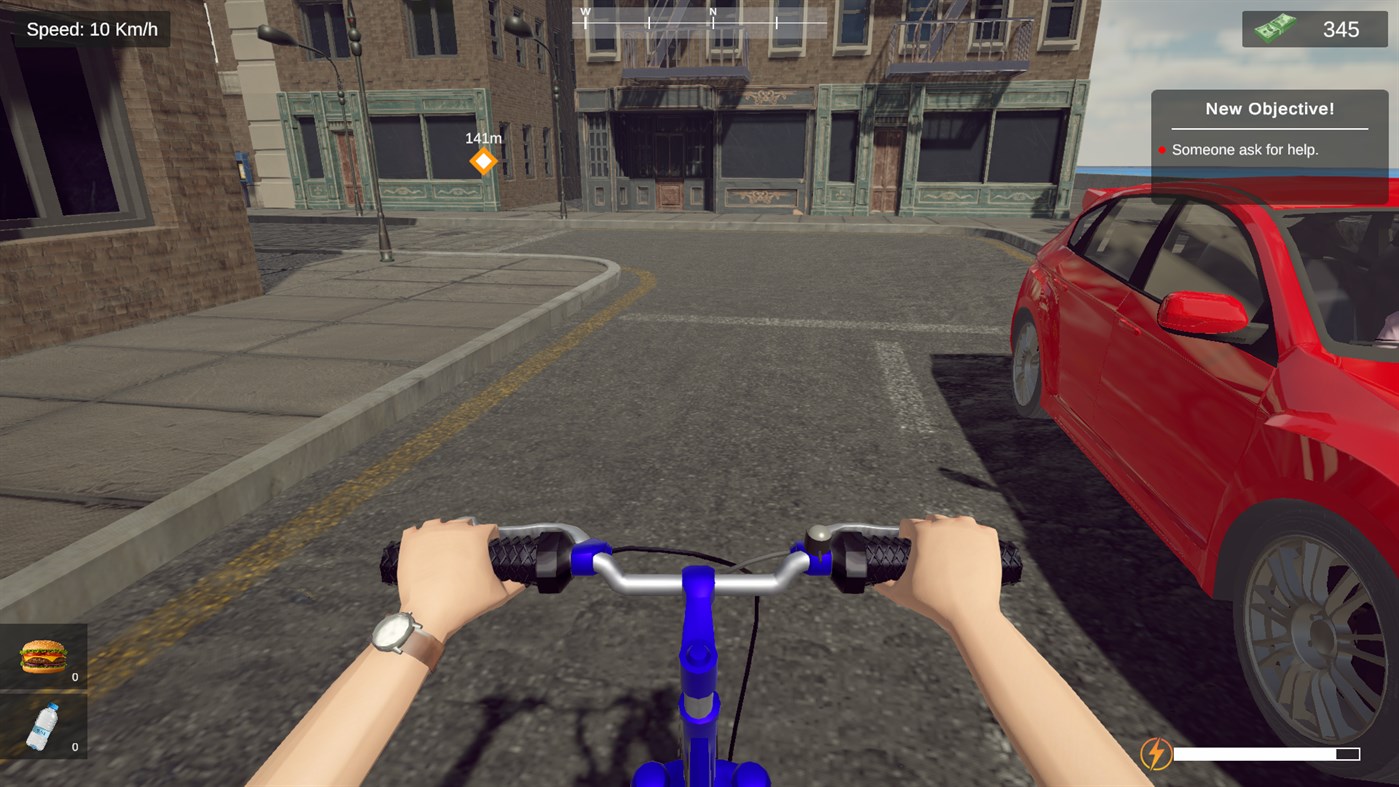
Task: Click the orange lightning bolt stamina icon
Action: [1158, 753]
